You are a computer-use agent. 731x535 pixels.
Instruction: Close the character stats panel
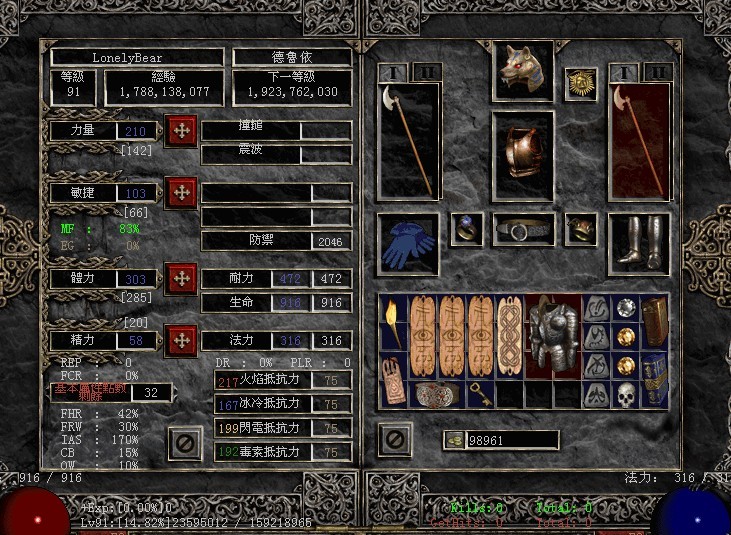click(182, 441)
